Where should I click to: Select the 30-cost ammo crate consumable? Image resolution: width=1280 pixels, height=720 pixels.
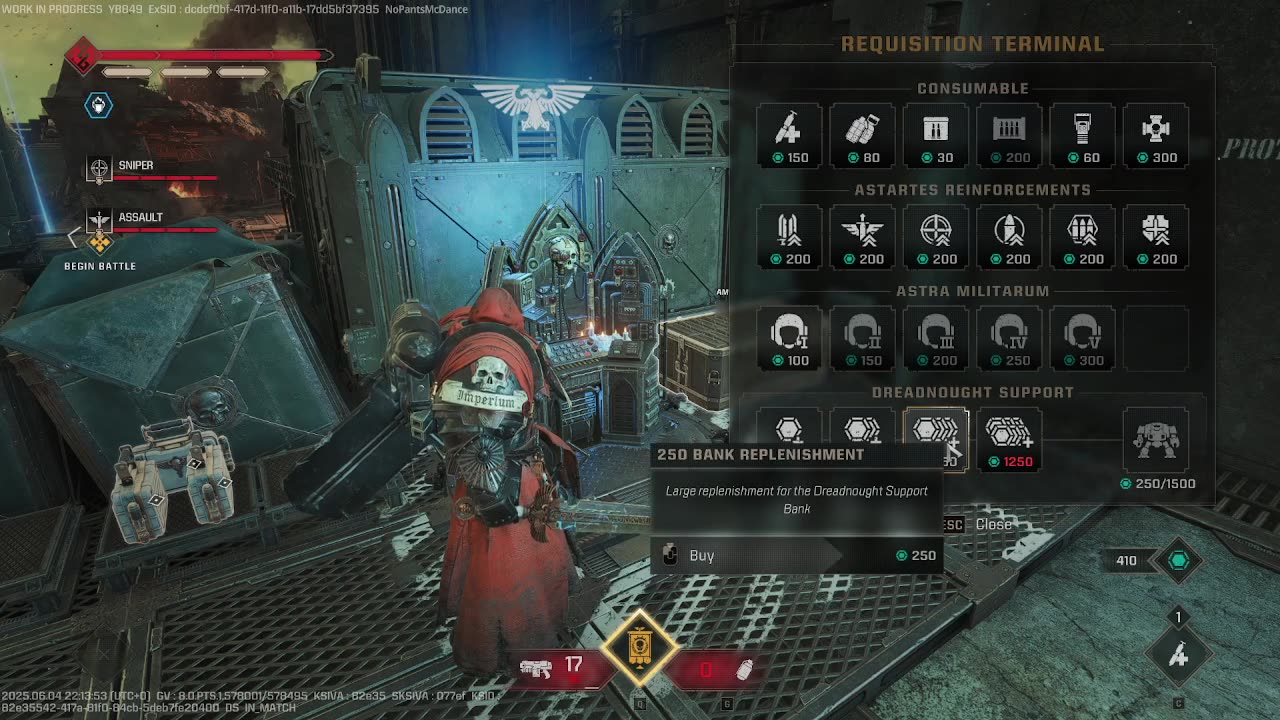936,135
